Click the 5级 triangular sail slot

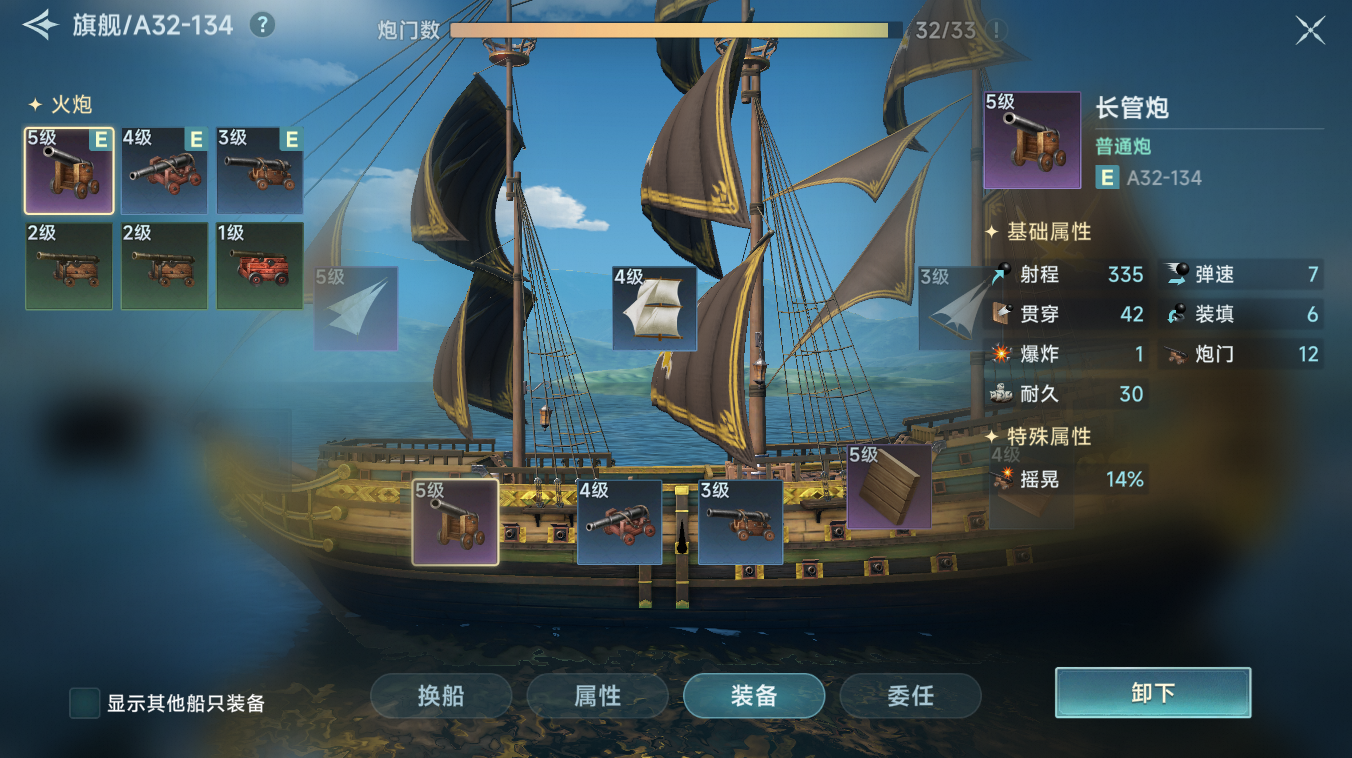(356, 308)
